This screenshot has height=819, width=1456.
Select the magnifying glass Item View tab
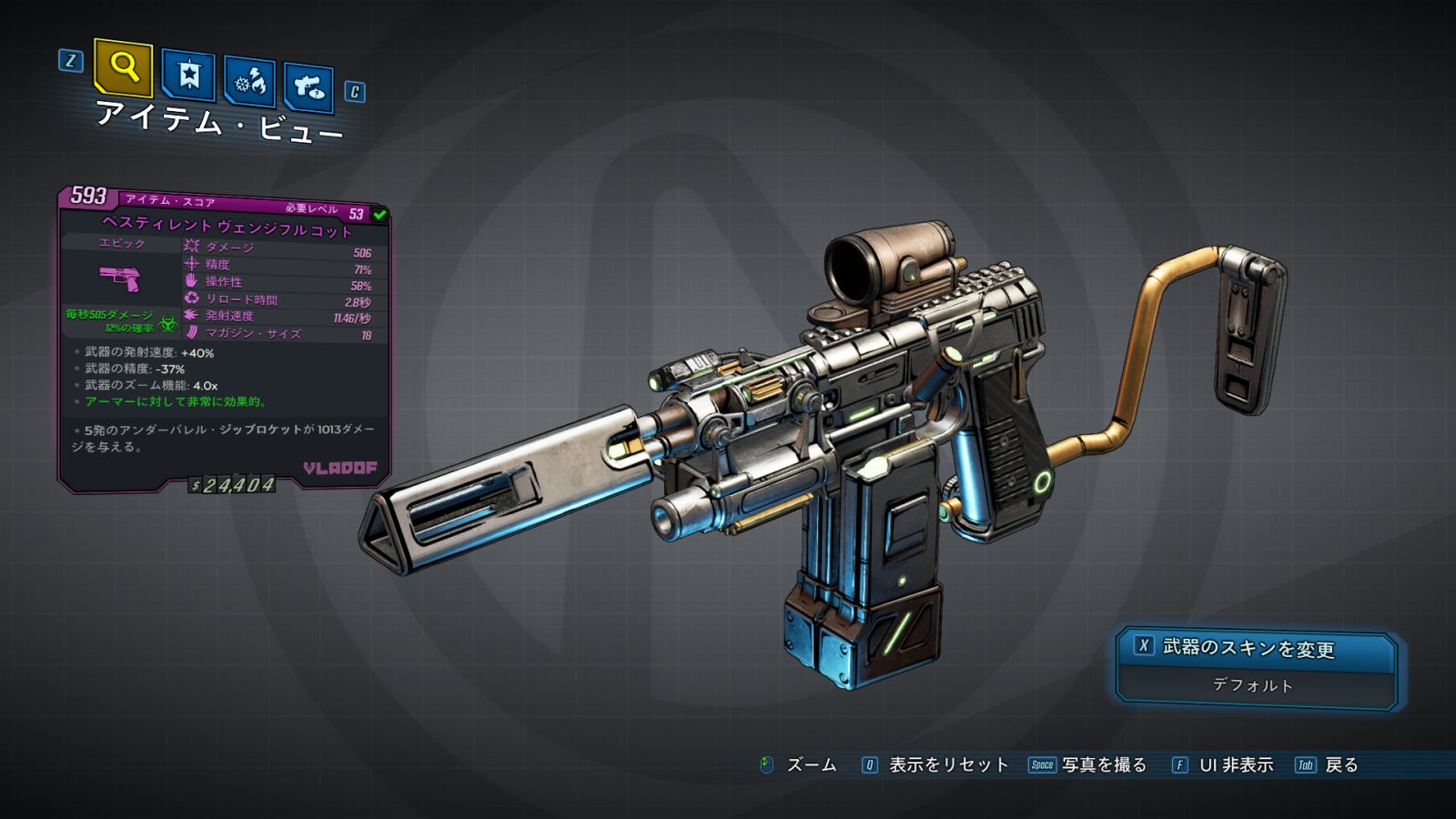click(x=123, y=67)
